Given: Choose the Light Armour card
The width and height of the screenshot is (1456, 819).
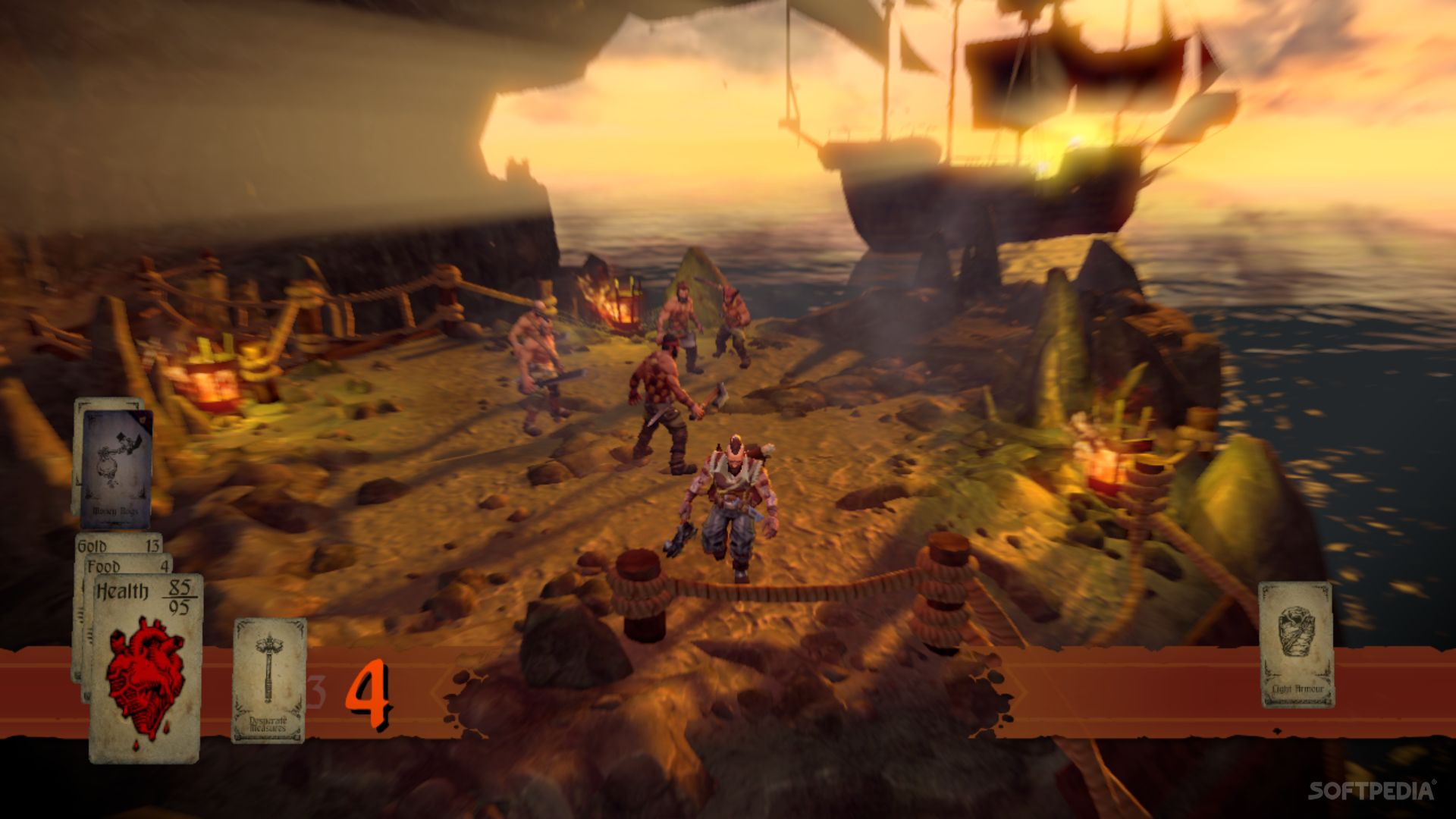Looking at the screenshot, I should 1297,645.
